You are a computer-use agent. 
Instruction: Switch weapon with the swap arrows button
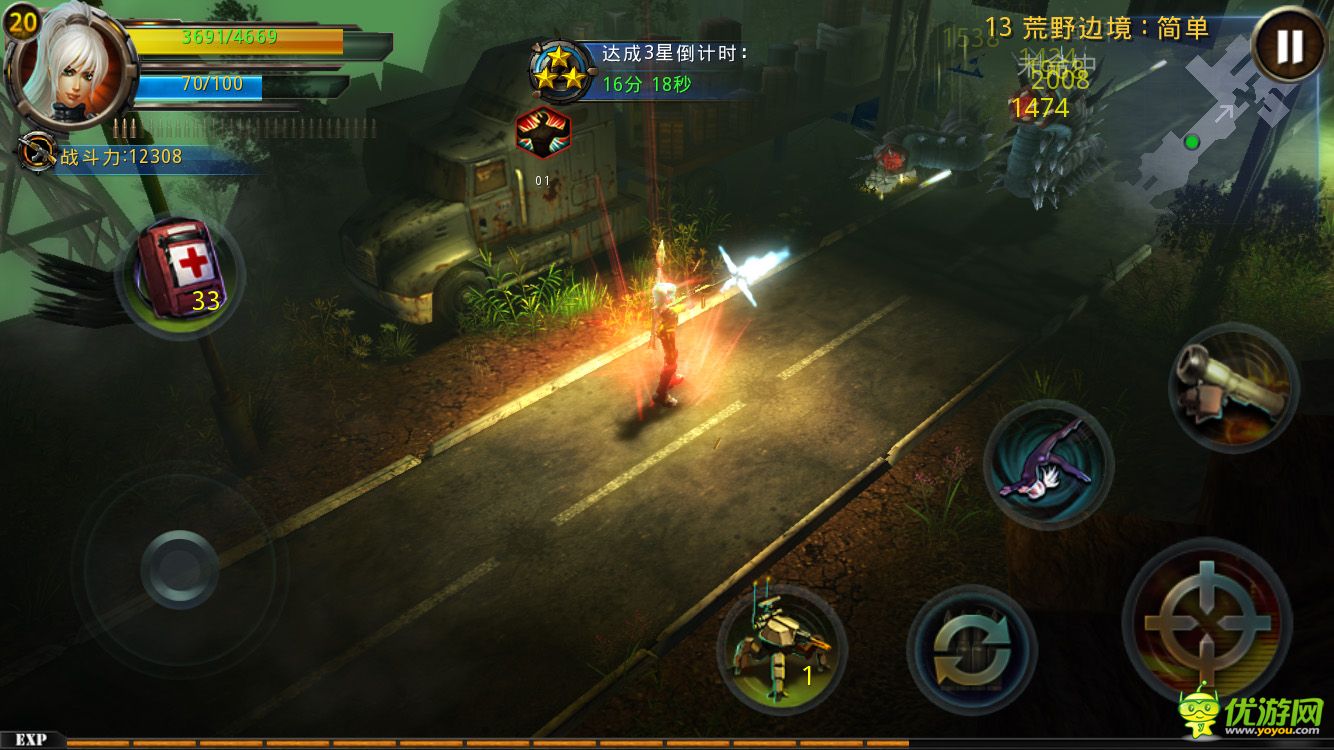tap(970, 650)
